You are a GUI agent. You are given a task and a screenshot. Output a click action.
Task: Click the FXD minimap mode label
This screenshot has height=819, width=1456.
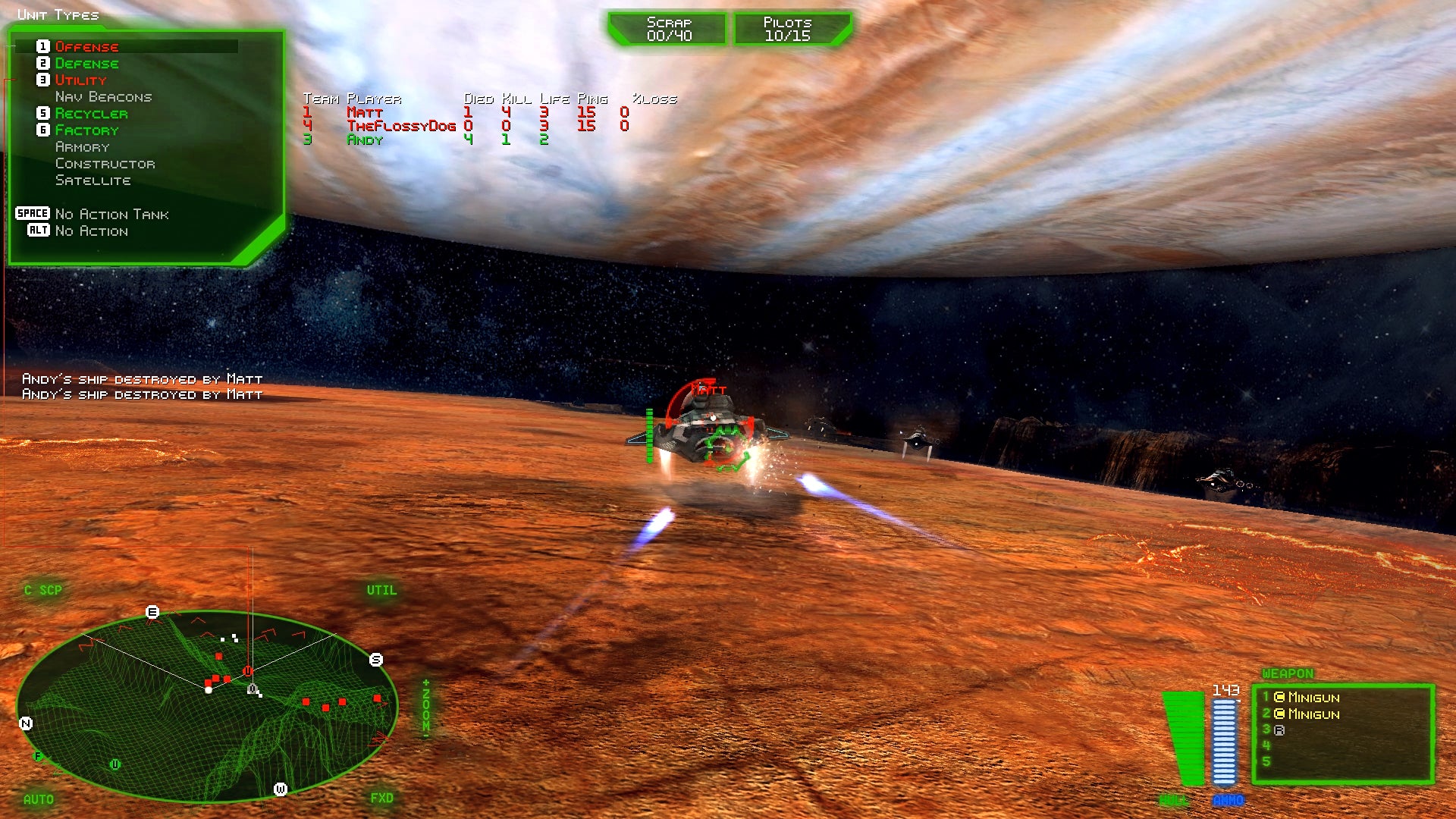click(x=382, y=797)
